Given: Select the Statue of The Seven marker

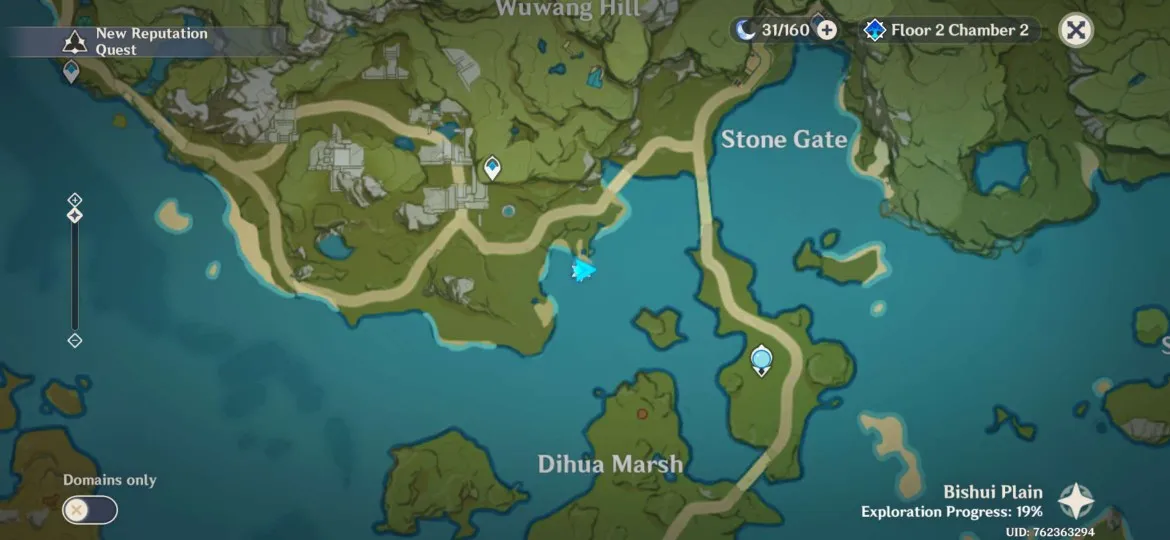Looking at the screenshot, I should click(762, 359).
